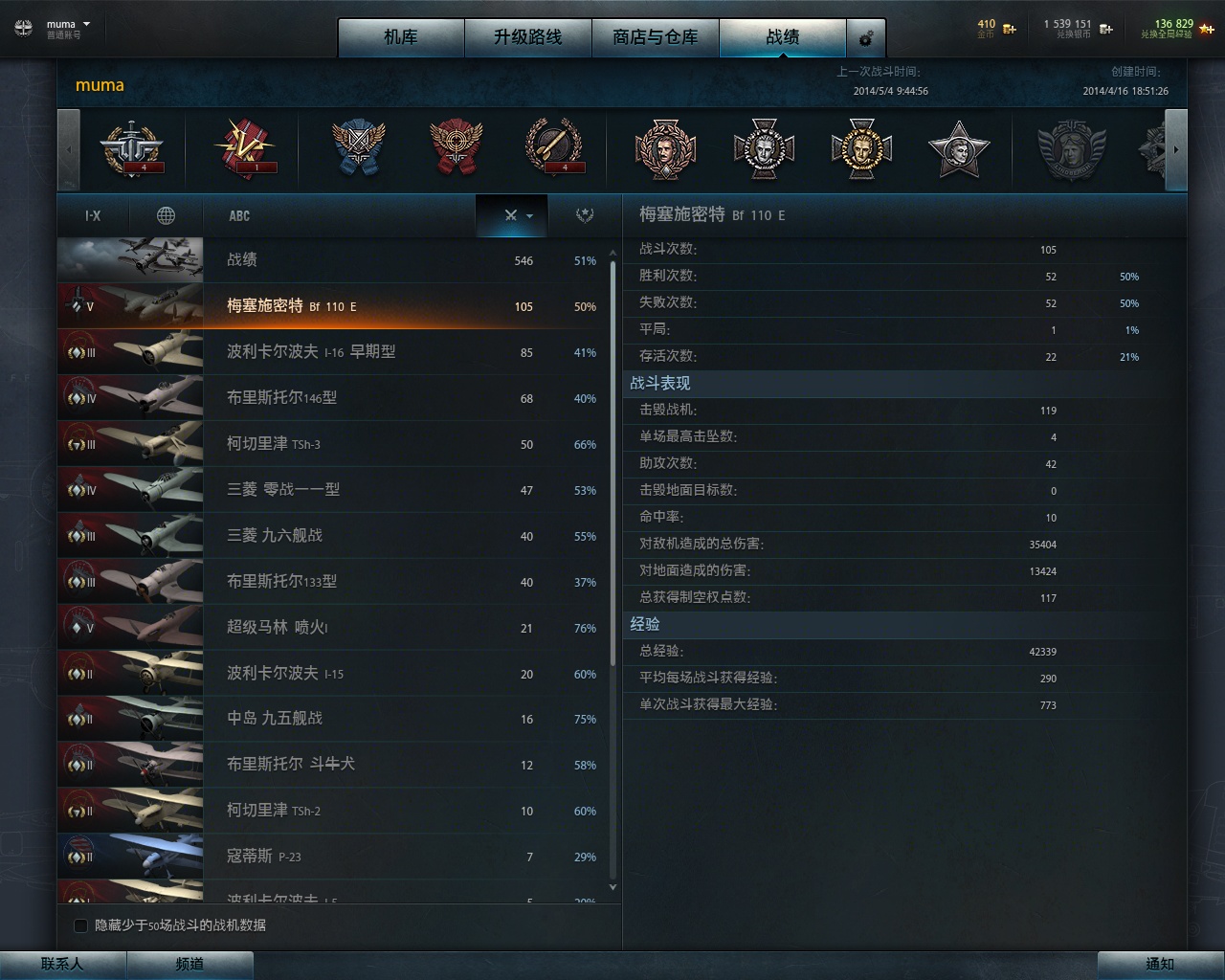The height and width of the screenshot is (980, 1225).
Task: Click the right arrow to scroll medals
Action: click(1176, 150)
